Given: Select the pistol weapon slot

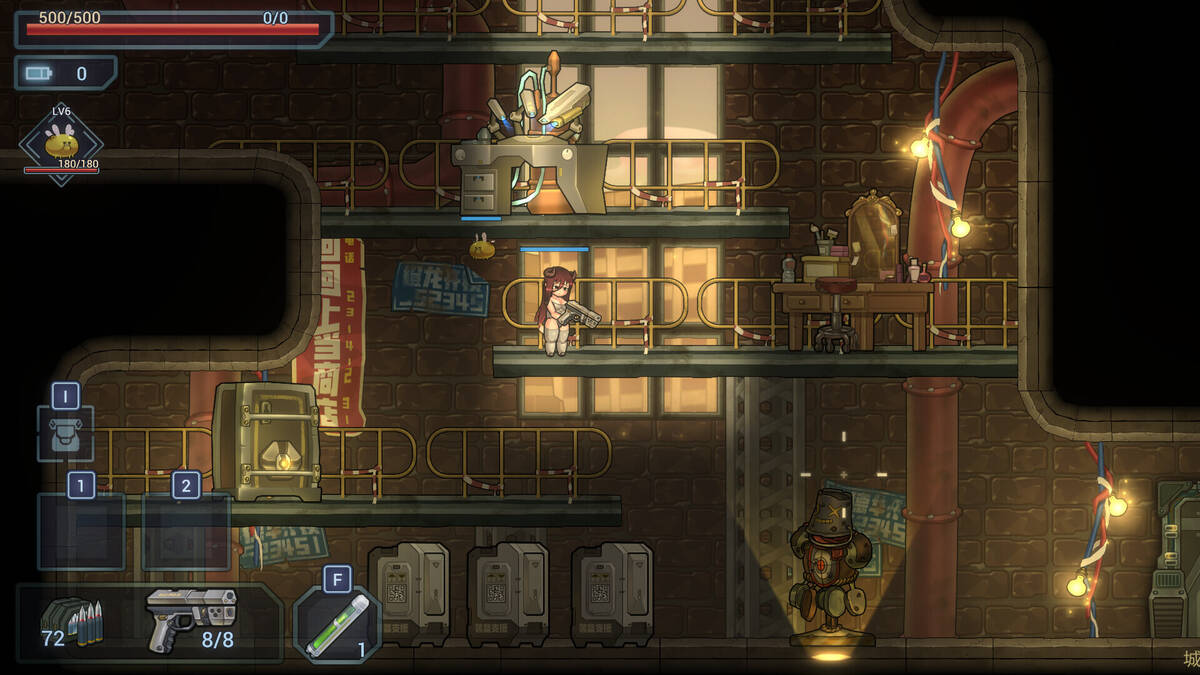Looking at the screenshot, I should [191, 617].
